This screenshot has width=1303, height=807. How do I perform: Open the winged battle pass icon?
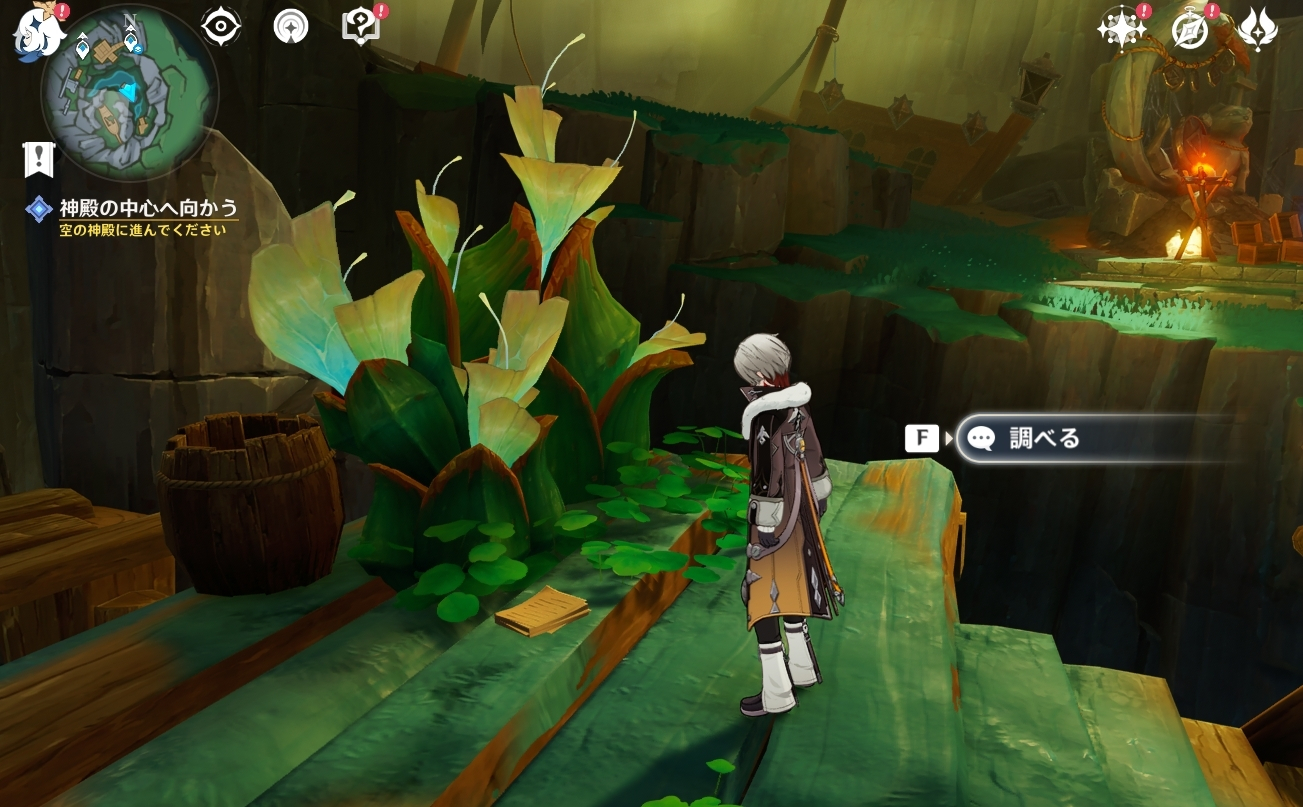[1258, 29]
